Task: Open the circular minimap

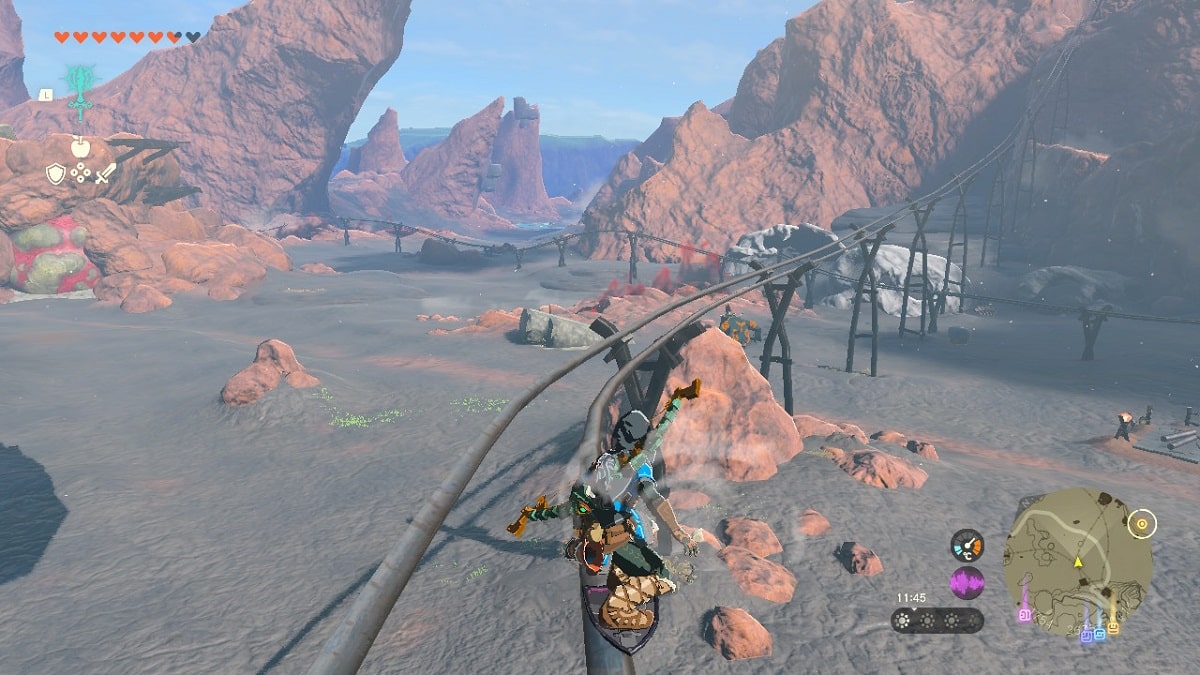Action: point(1076,561)
